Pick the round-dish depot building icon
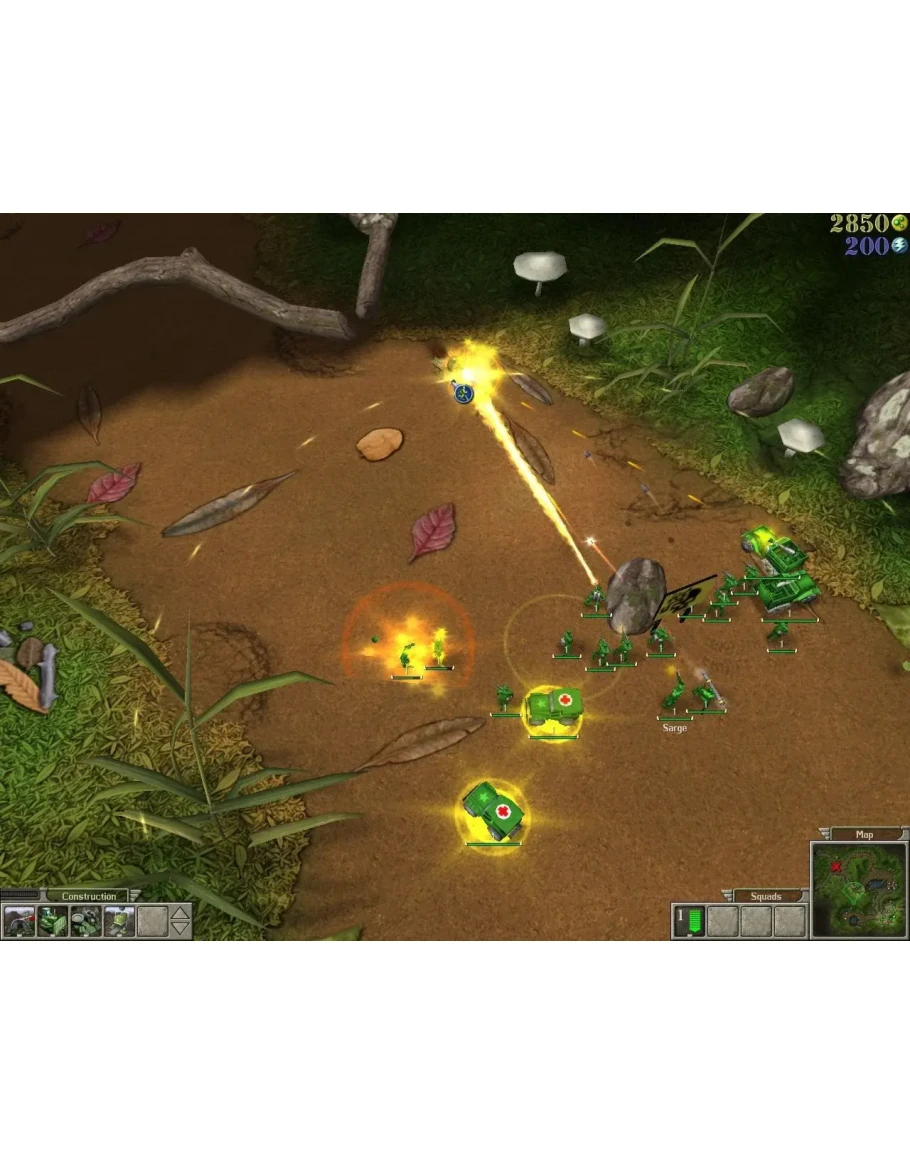This screenshot has height=1155, width=910. (85, 921)
